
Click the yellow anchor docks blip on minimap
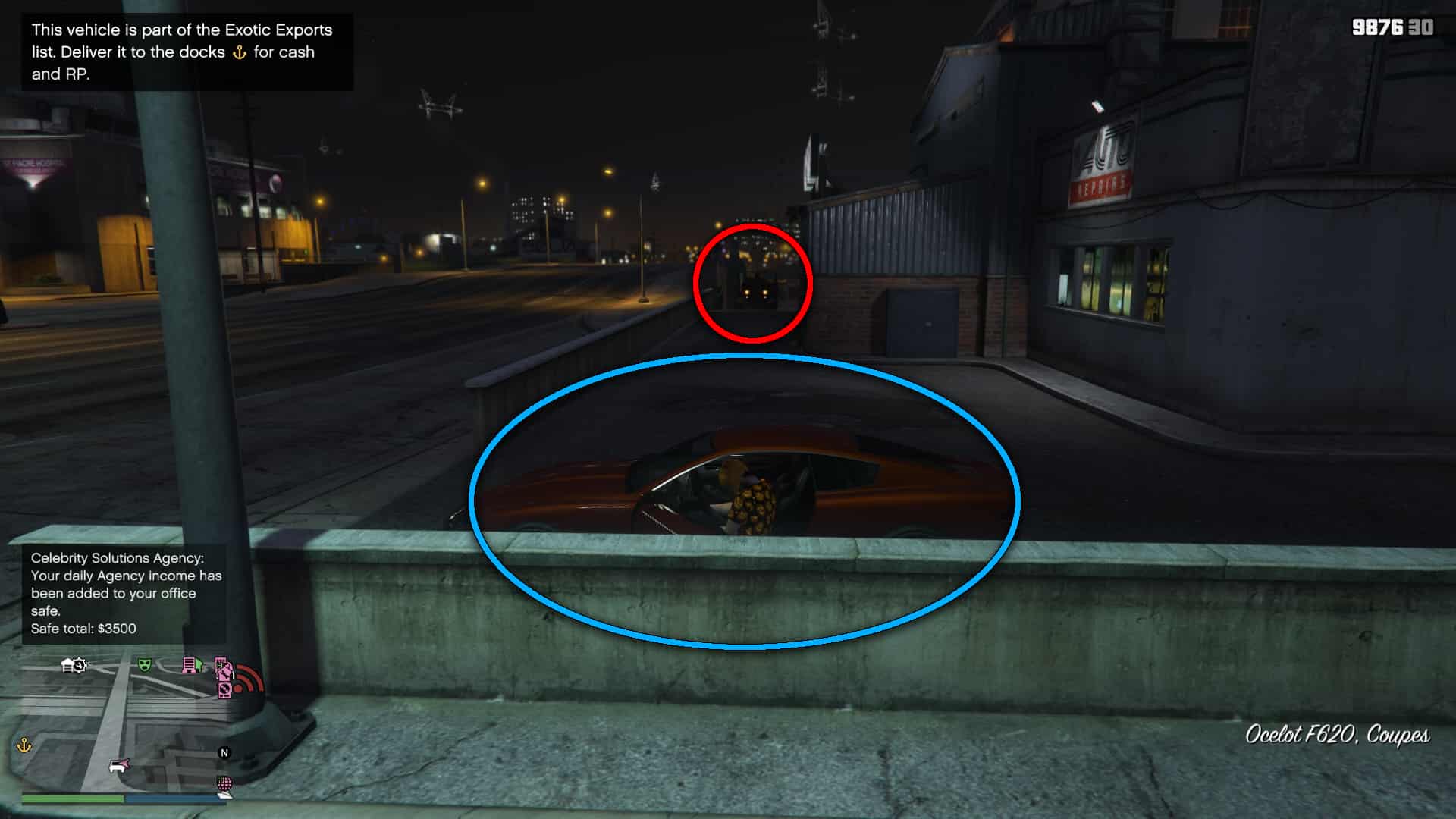point(24,746)
